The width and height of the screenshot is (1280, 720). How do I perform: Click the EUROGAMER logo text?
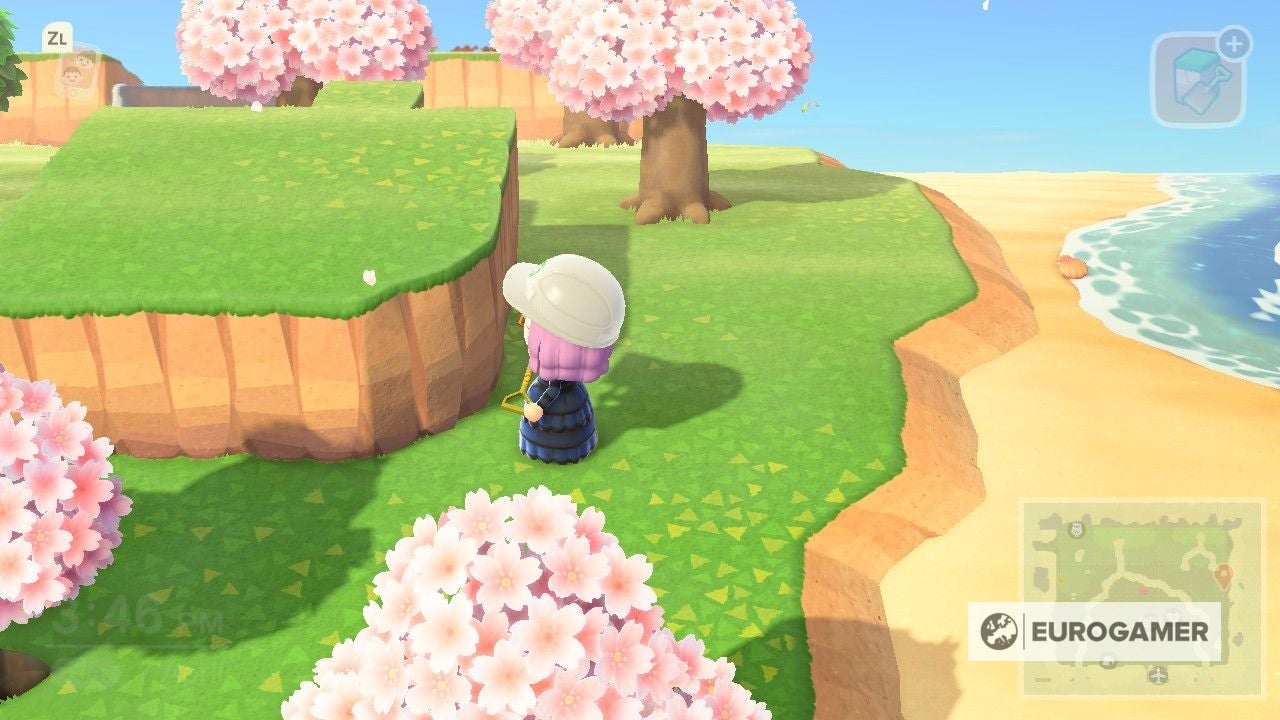[1118, 630]
